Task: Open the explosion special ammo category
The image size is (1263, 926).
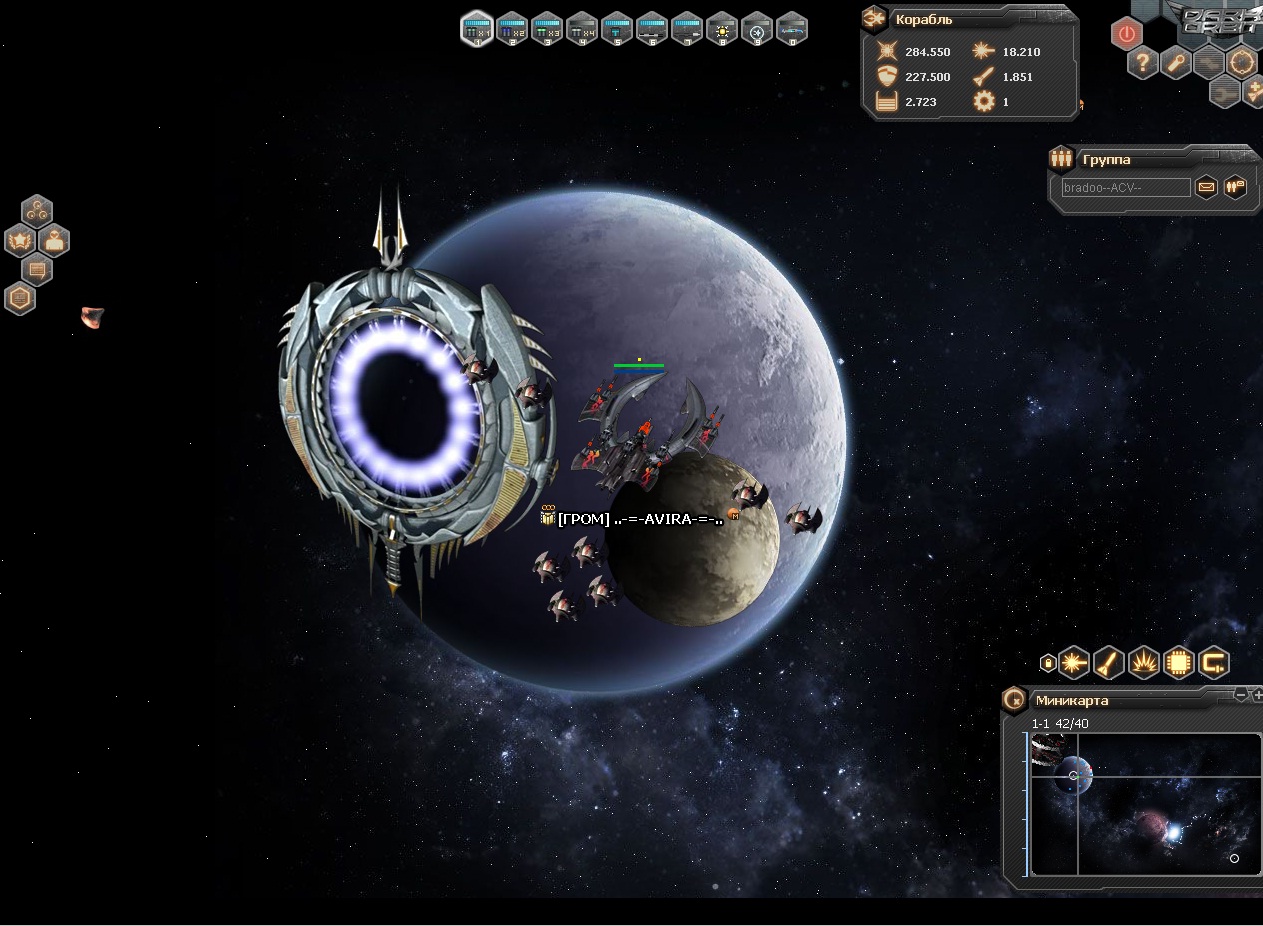Action: point(1144,661)
